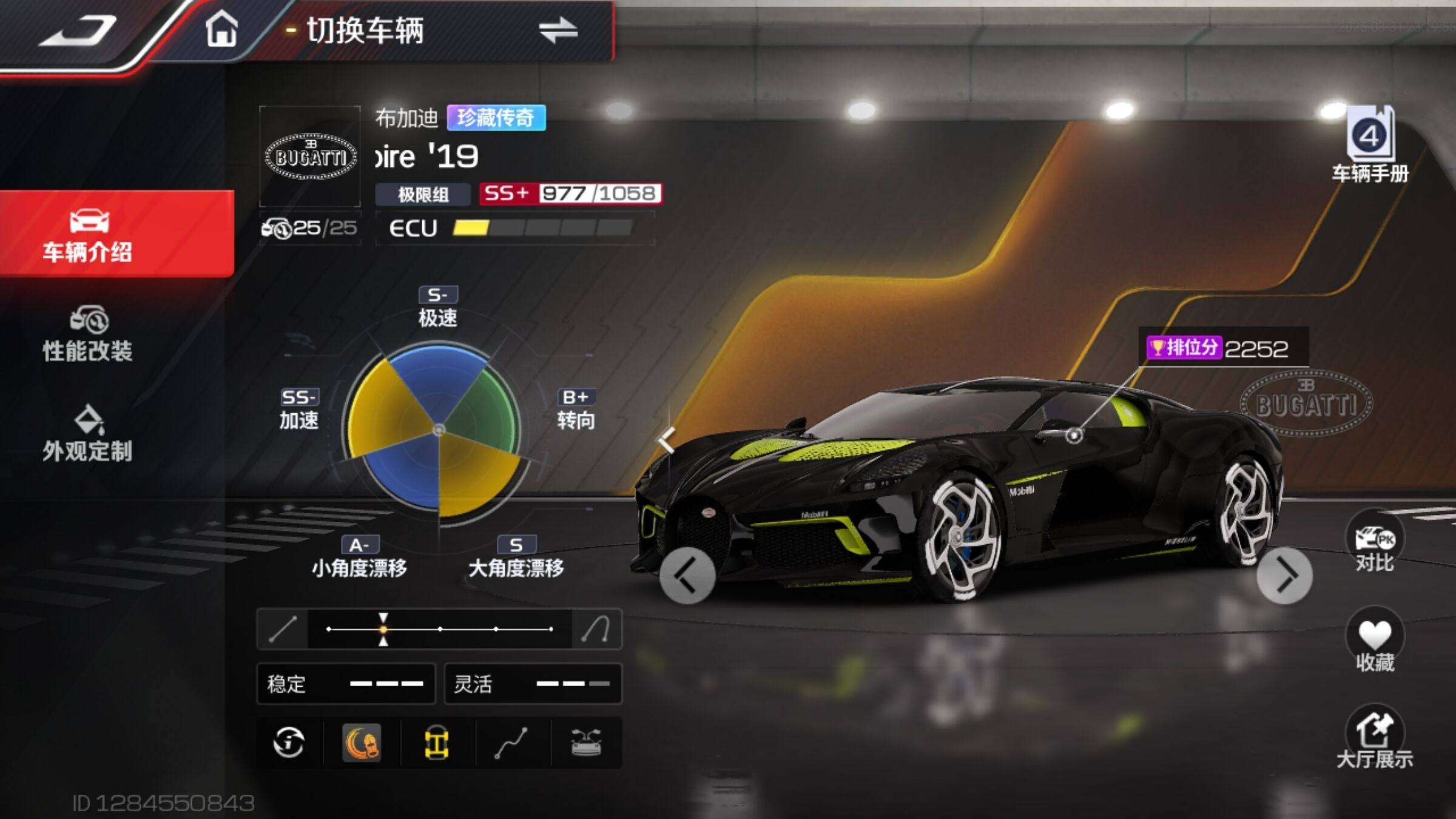Go back using the top-left arrow

tap(78, 32)
